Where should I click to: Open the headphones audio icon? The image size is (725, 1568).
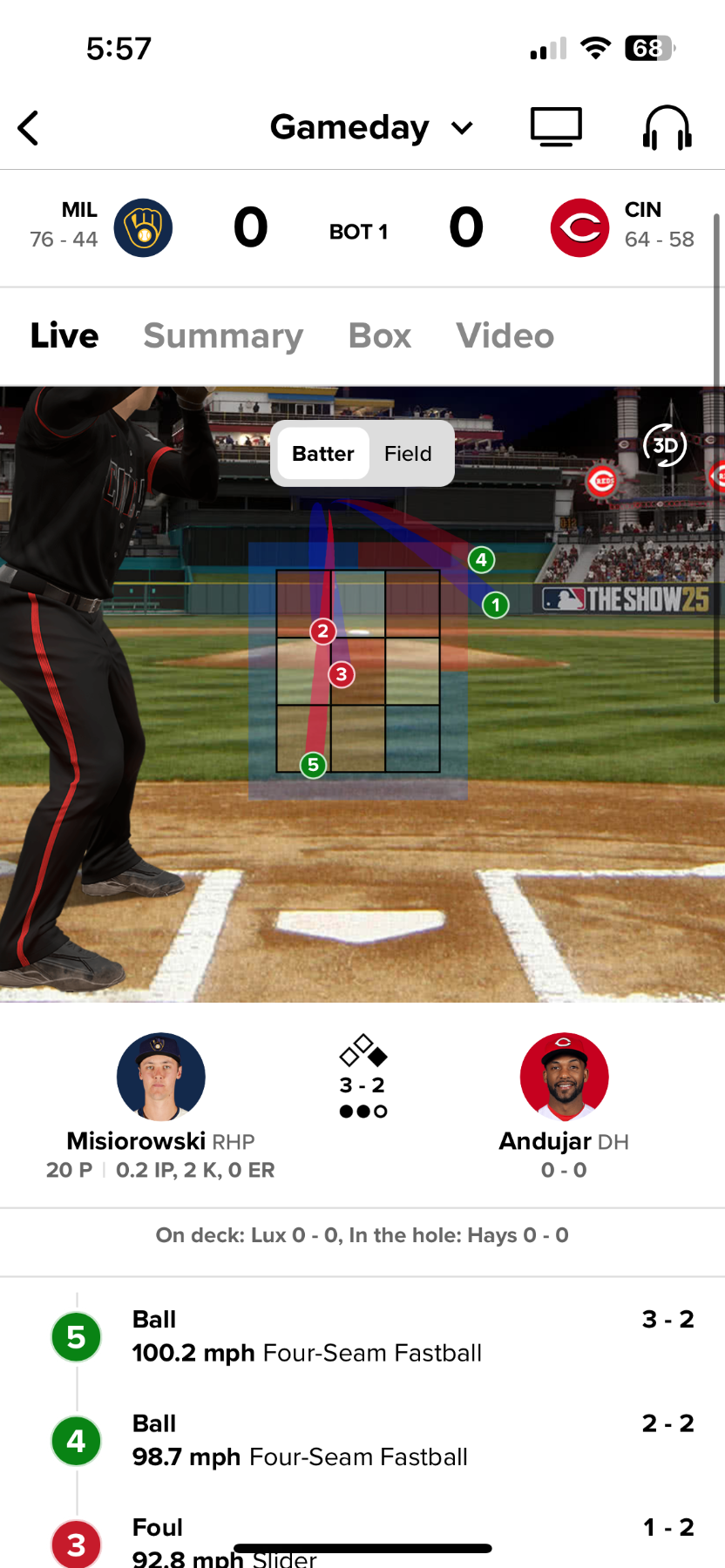(x=667, y=127)
